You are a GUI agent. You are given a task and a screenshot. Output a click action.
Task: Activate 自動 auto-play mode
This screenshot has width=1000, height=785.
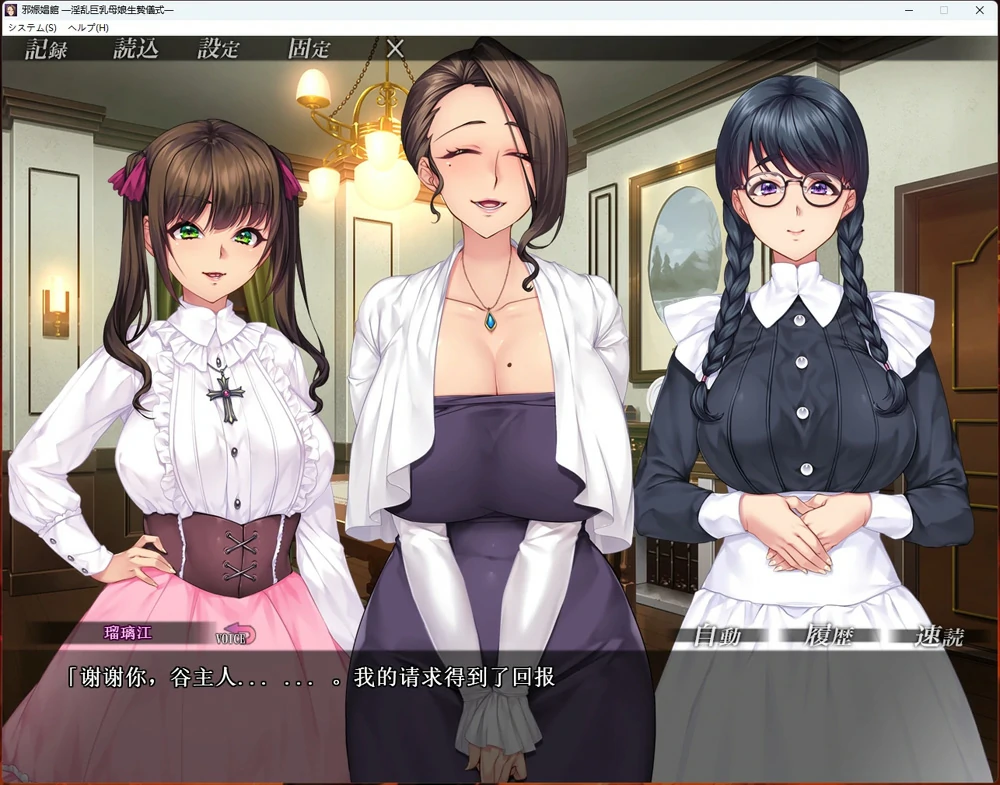tap(718, 636)
